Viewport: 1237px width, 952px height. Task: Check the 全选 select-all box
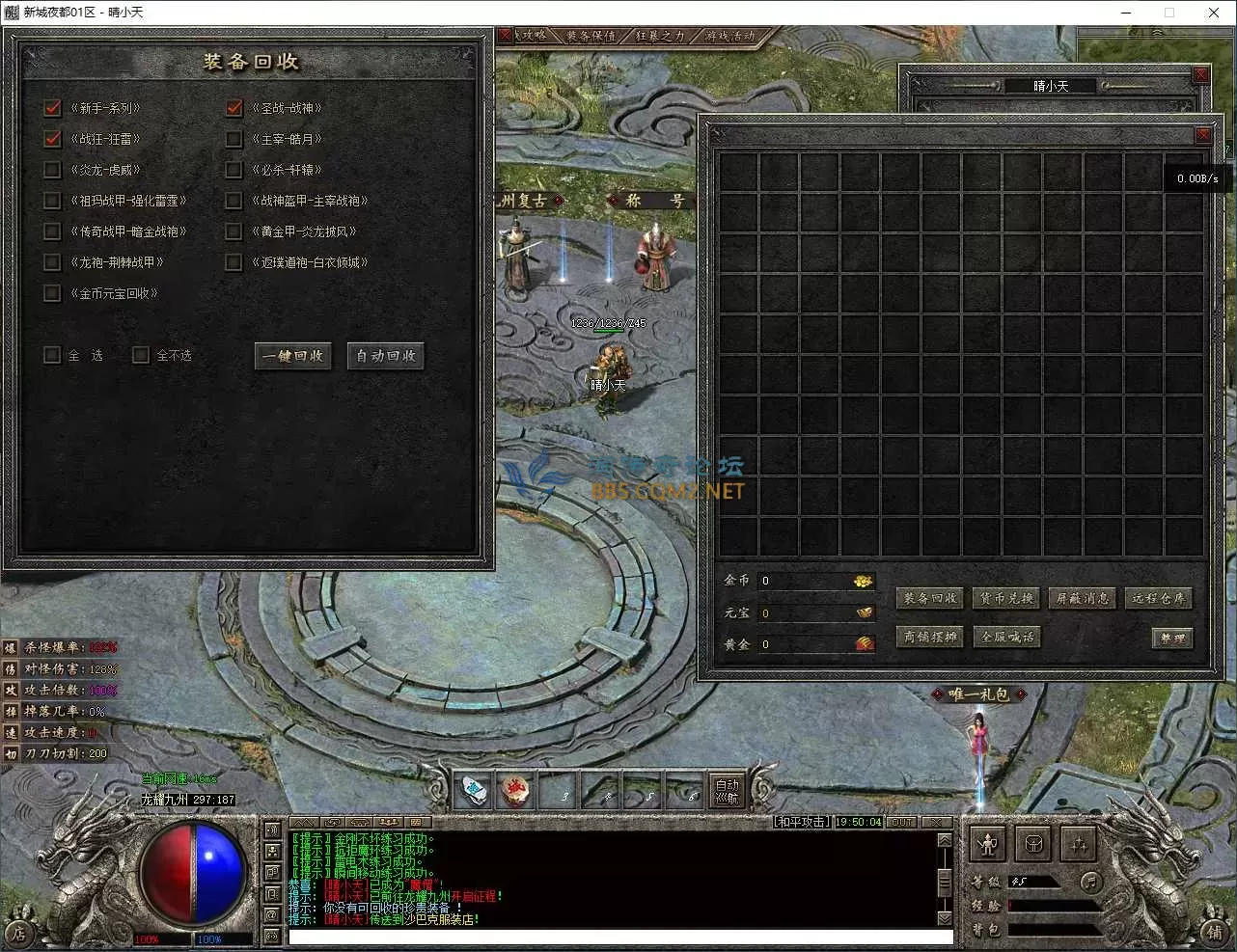tap(53, 355)
